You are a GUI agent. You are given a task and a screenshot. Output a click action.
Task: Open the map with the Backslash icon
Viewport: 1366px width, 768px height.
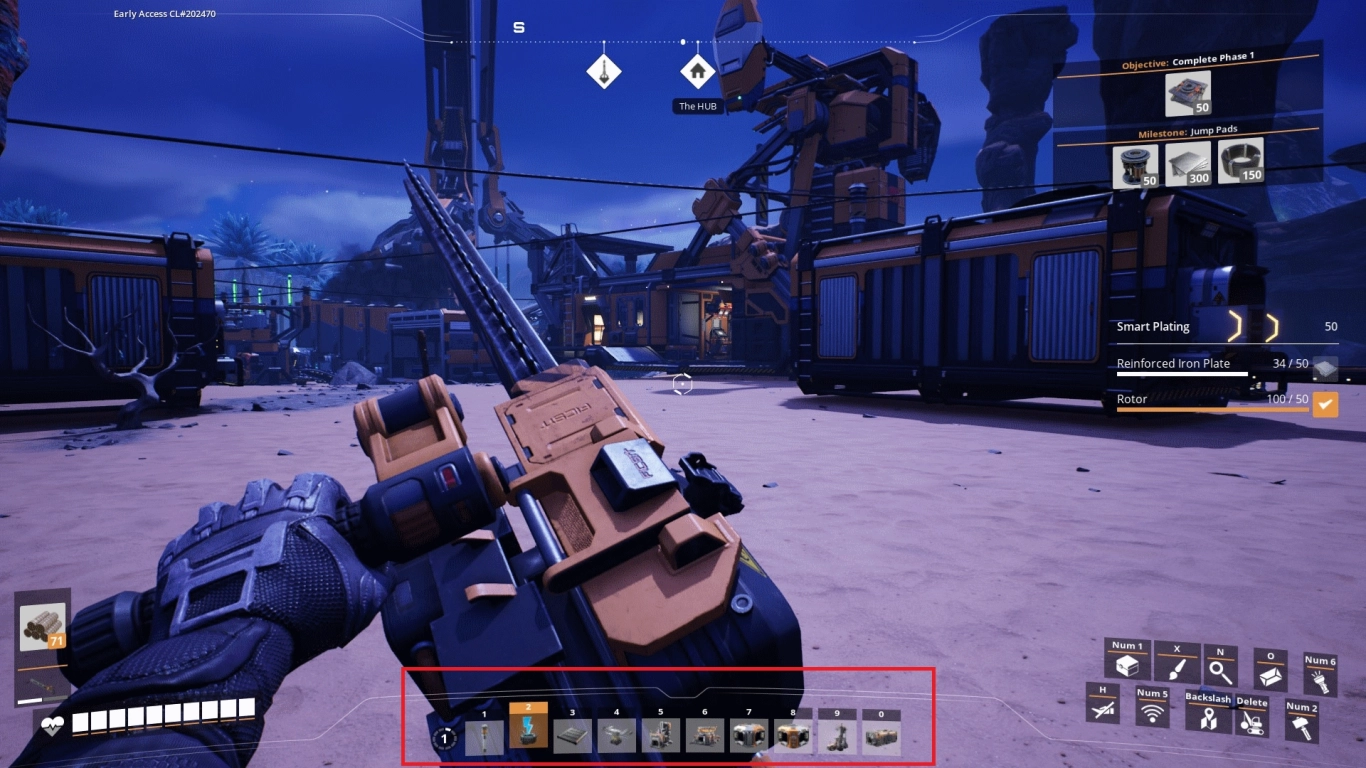click(x=1208, y=712)
